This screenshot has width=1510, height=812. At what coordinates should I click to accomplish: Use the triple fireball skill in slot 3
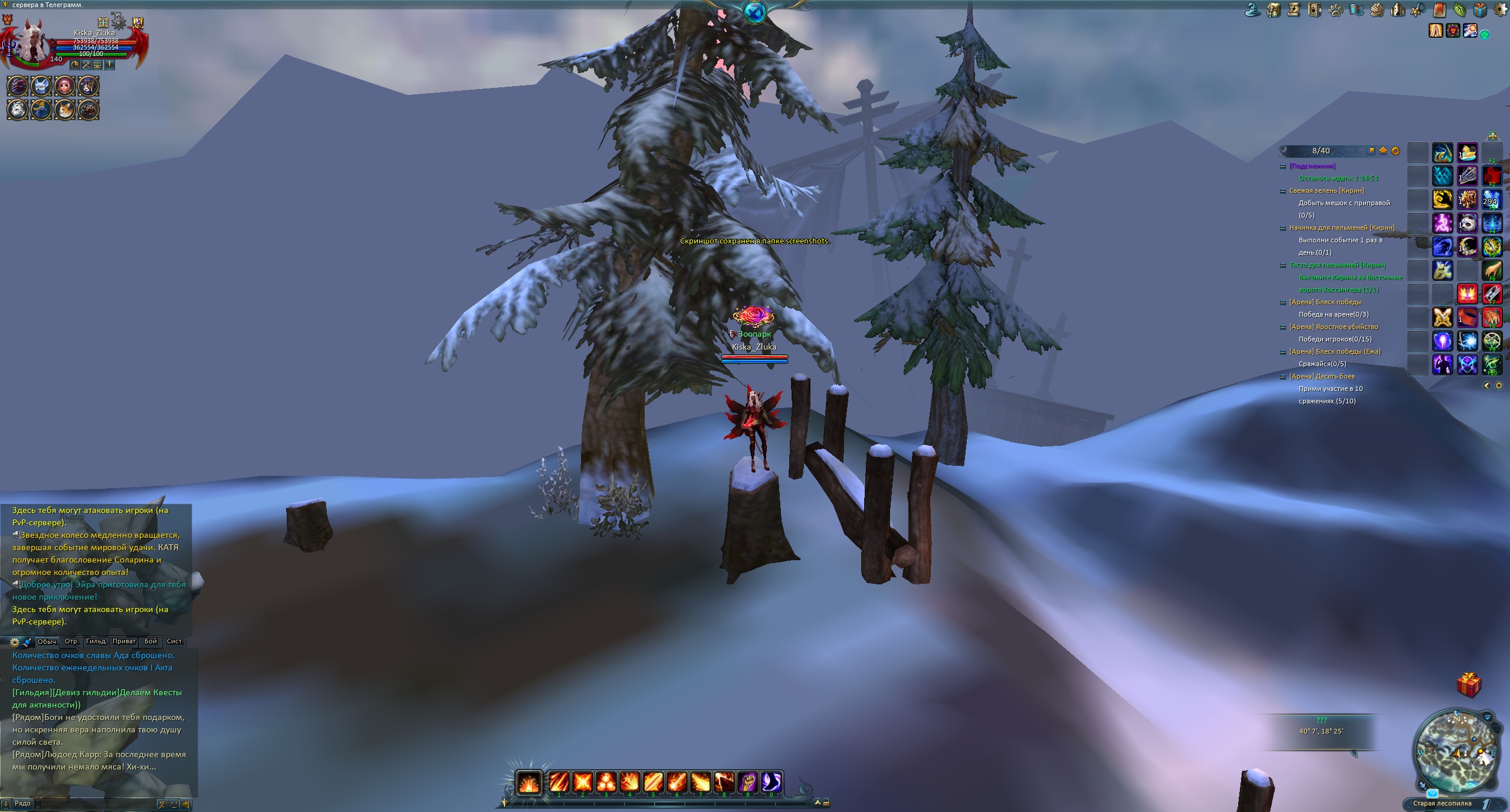[606, 783]
